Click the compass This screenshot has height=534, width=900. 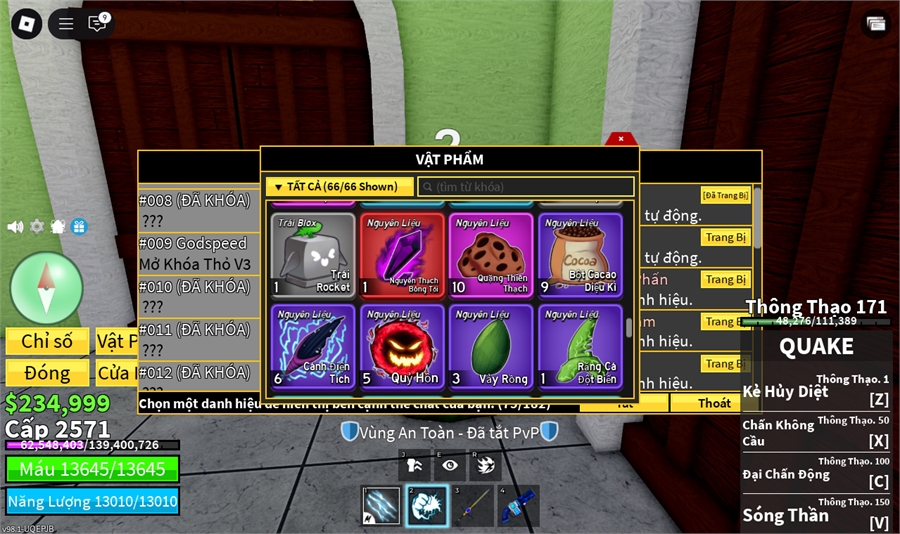(46, 287)
